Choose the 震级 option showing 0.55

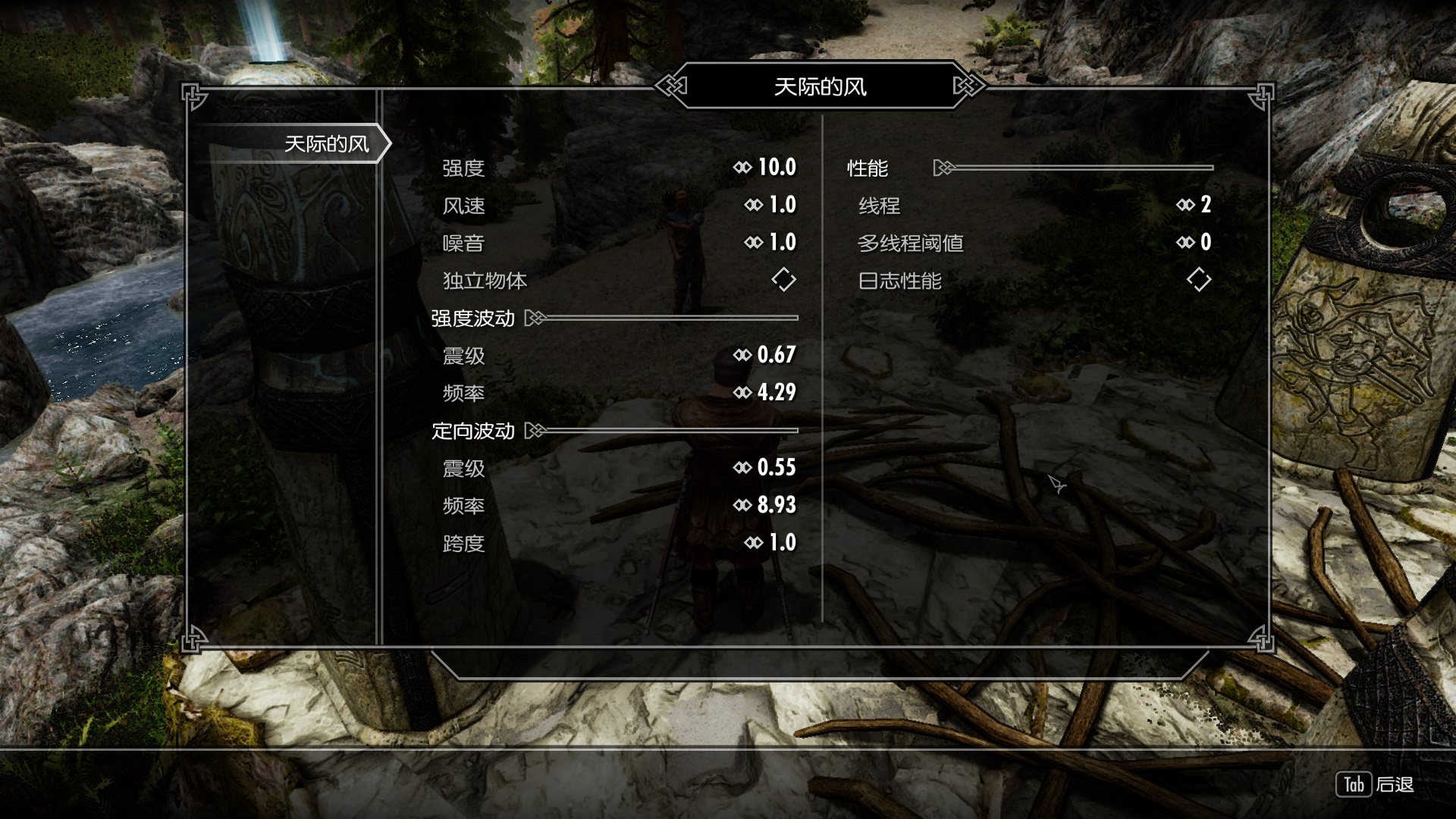618,468
